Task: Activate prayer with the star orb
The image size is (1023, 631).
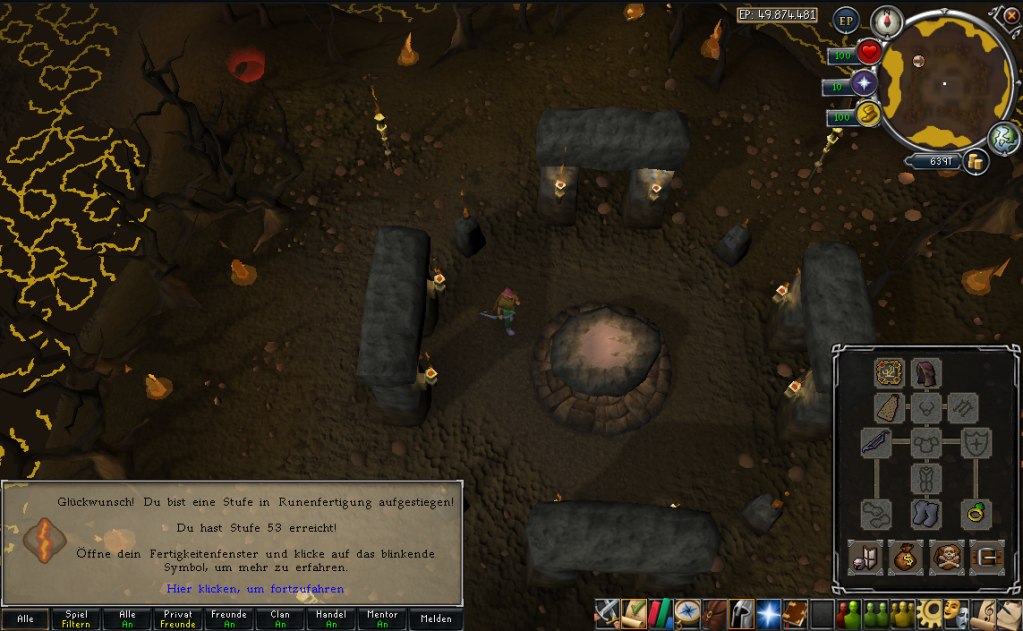Action: click(864, 84)
